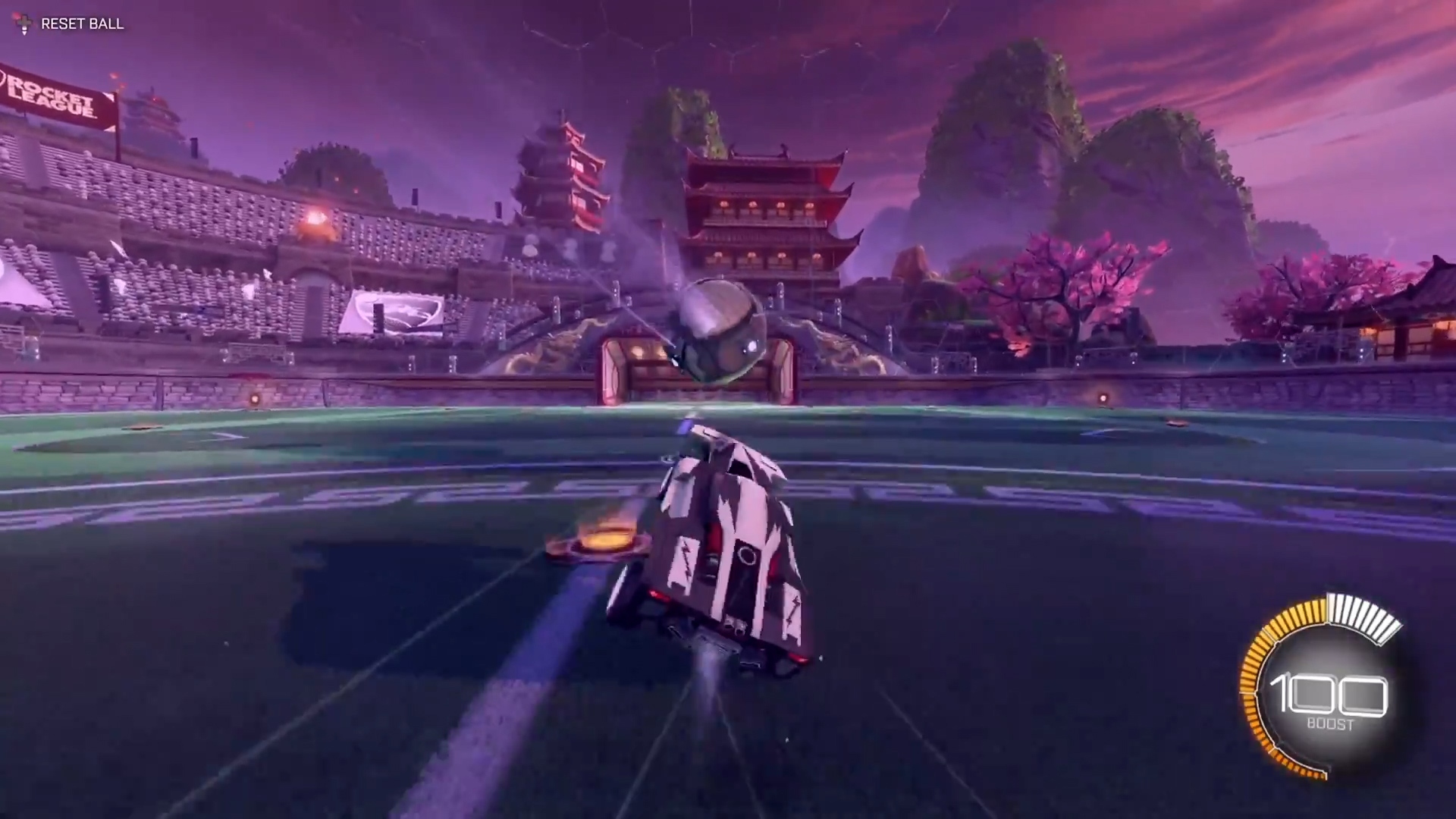This screenshot has height=819, width=1456.
Task: Click the shield logo banner in the stands
Action: coord(394,311)
